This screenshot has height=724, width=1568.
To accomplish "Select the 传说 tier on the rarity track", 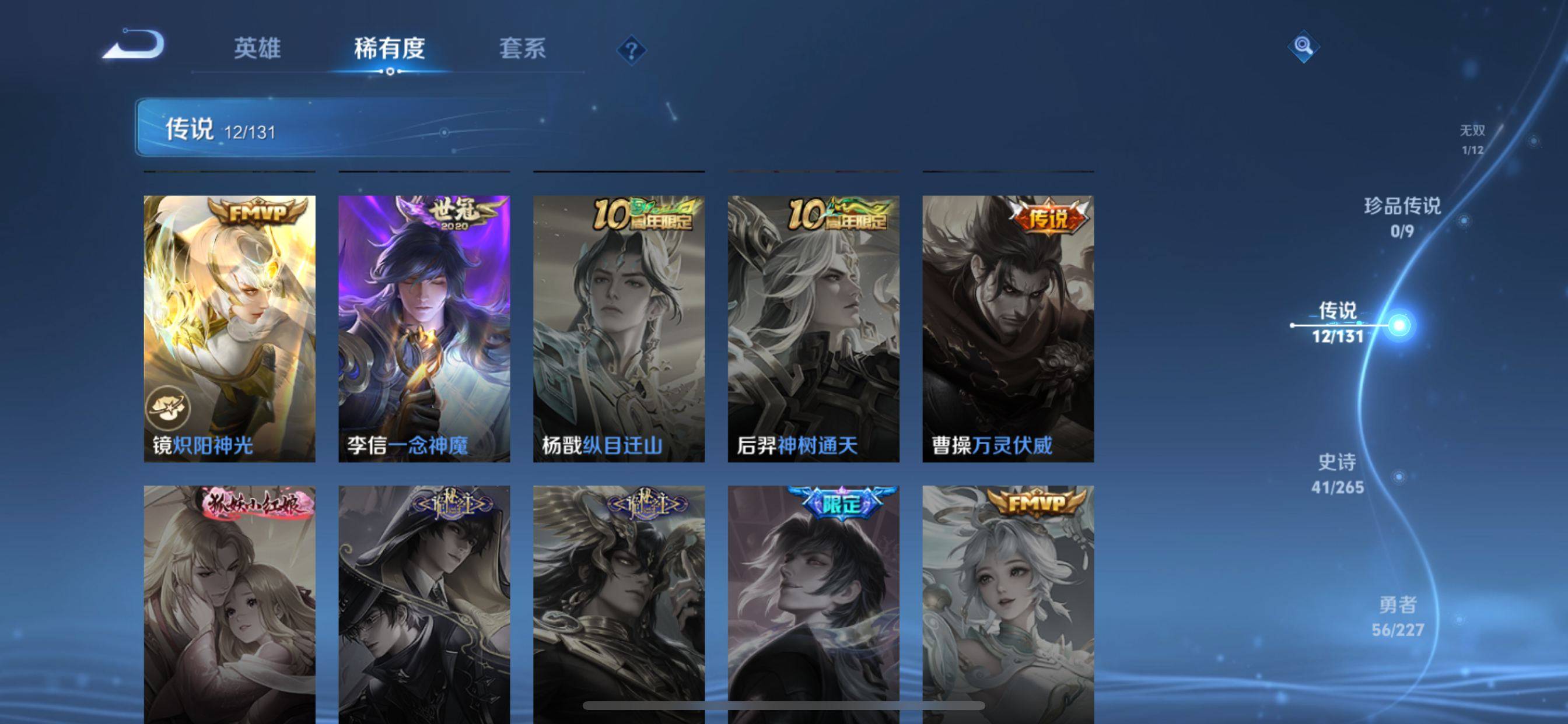I will click(x=1338, y=322).
